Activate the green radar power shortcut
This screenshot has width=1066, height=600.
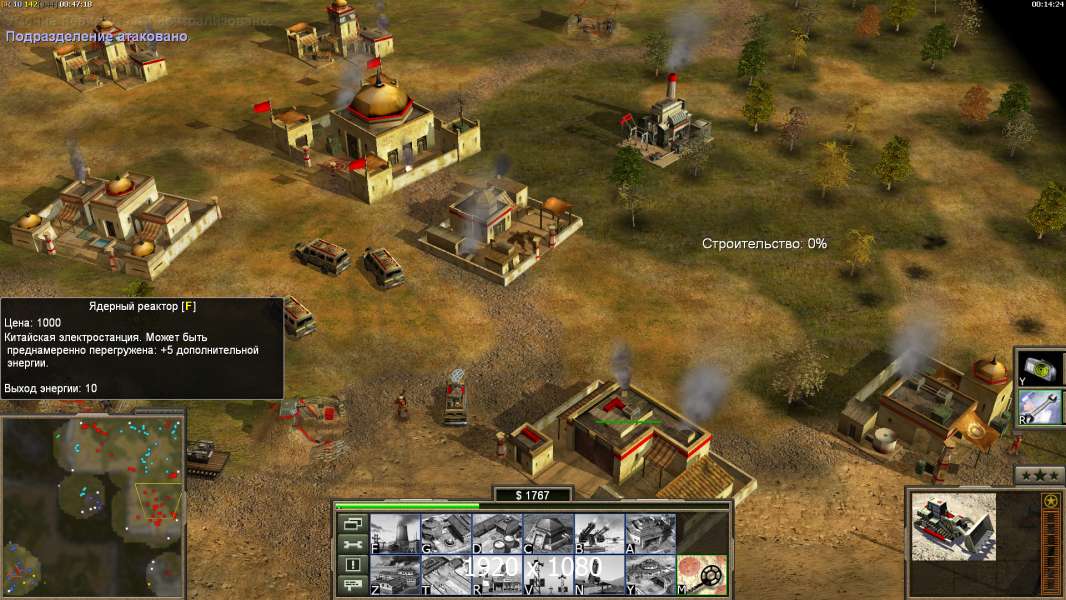pyautogui.click(x=1040, y=368)
